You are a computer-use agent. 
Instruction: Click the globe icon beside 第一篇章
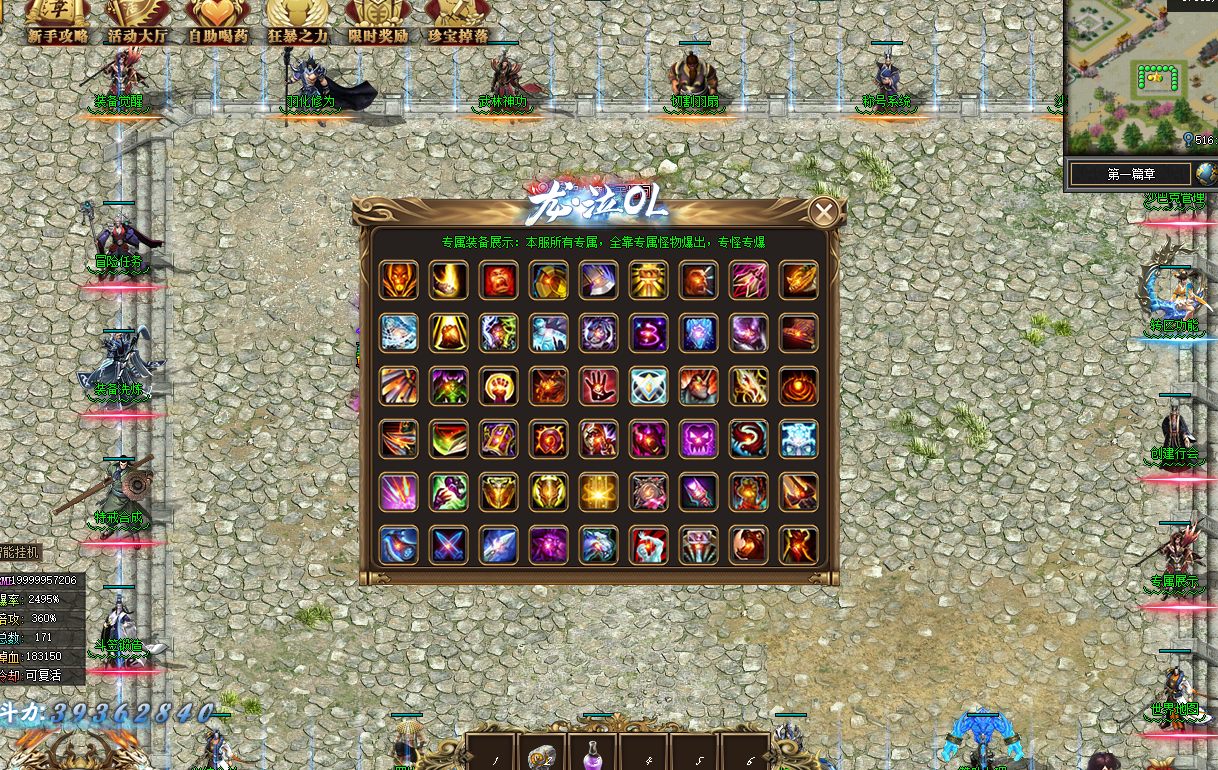pyautogui.click(x=1205, y=174)
